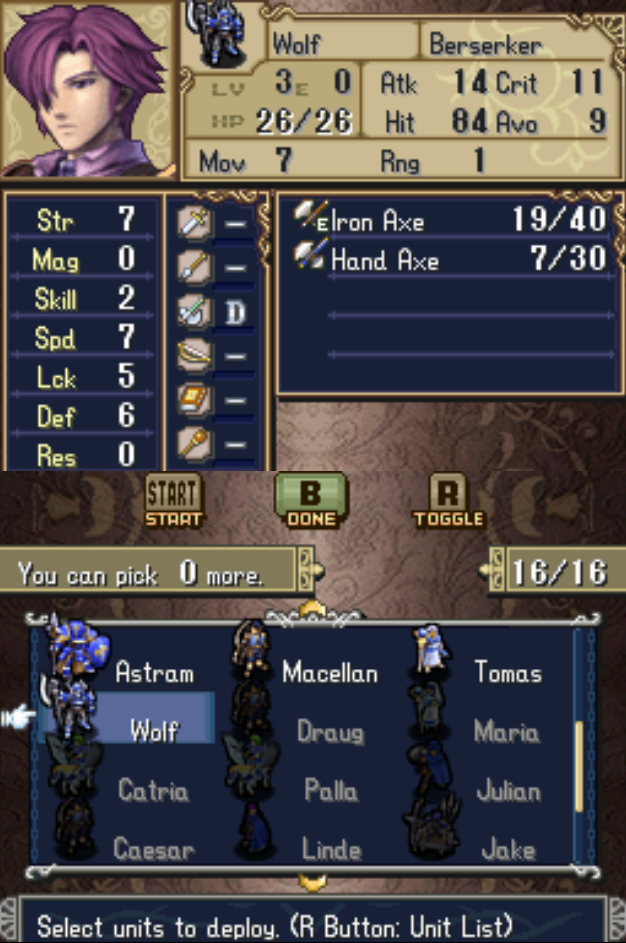Click the down arrow below the roster
The width and height of the screenshot is (626, 943).
pos(313,883)
